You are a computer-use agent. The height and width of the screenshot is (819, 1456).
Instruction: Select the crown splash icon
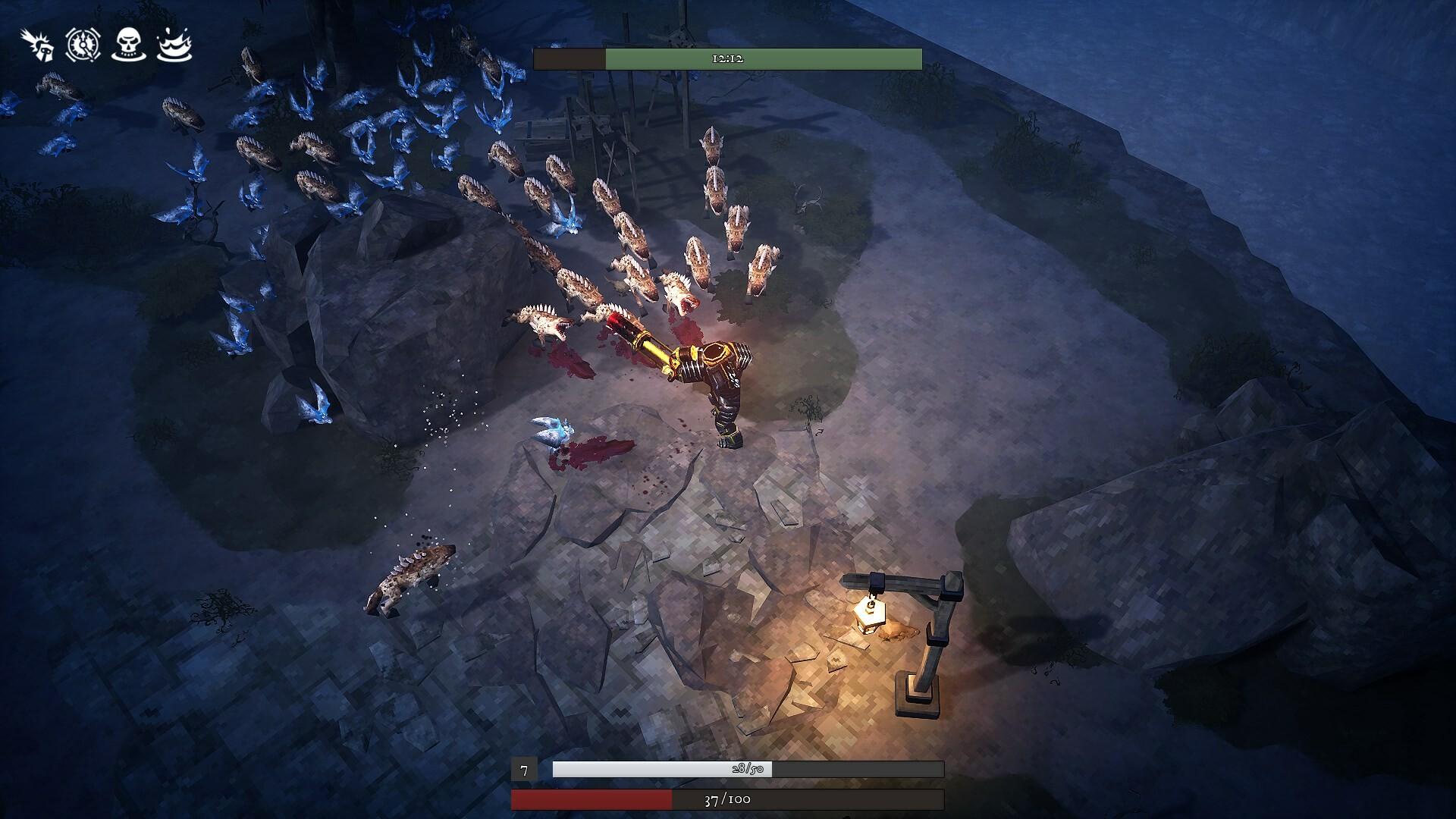tap(176, 47)
